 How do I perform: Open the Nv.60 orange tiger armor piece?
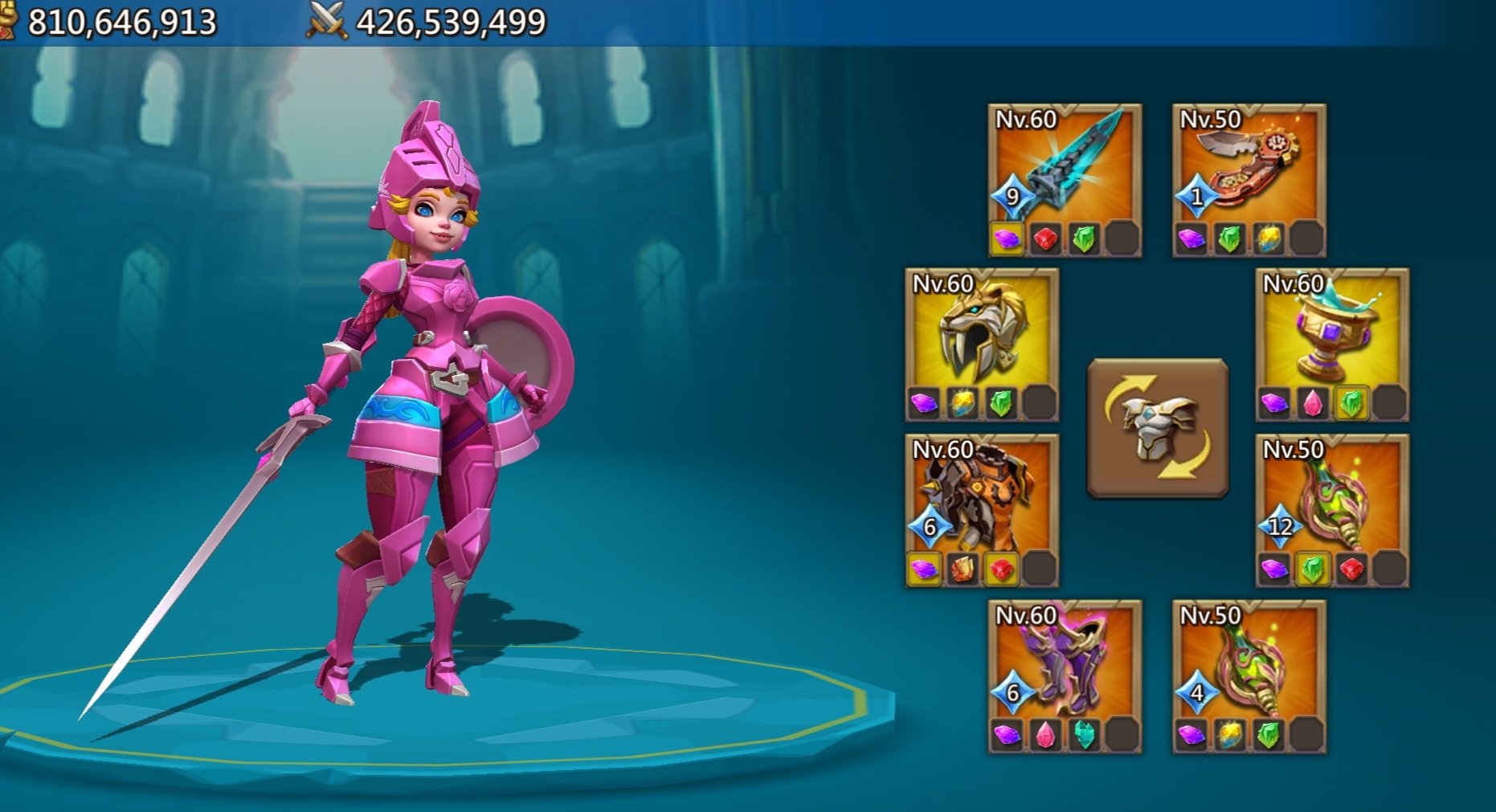coord(982,502)
